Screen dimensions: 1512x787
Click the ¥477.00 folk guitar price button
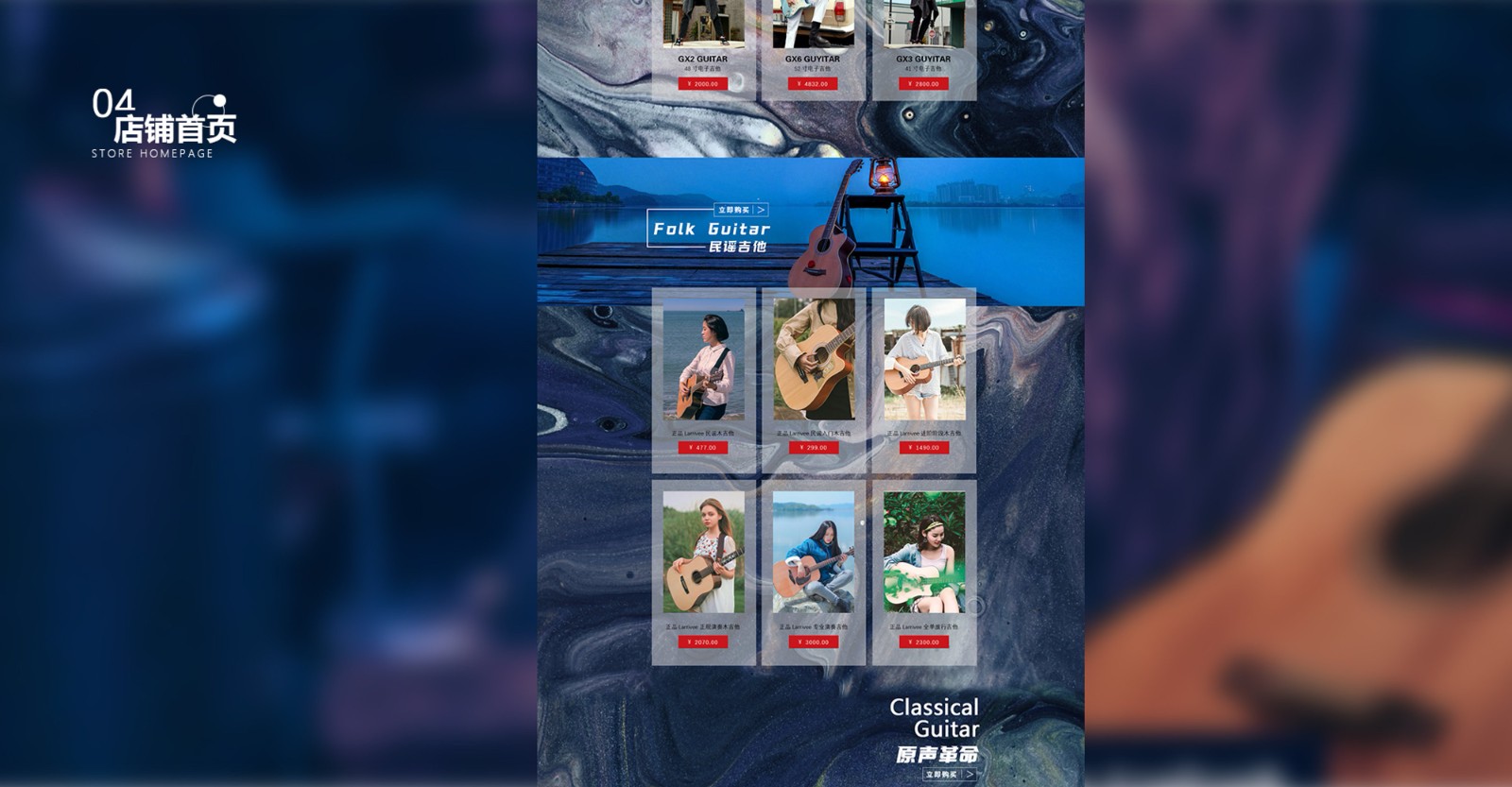click(703, 448)
